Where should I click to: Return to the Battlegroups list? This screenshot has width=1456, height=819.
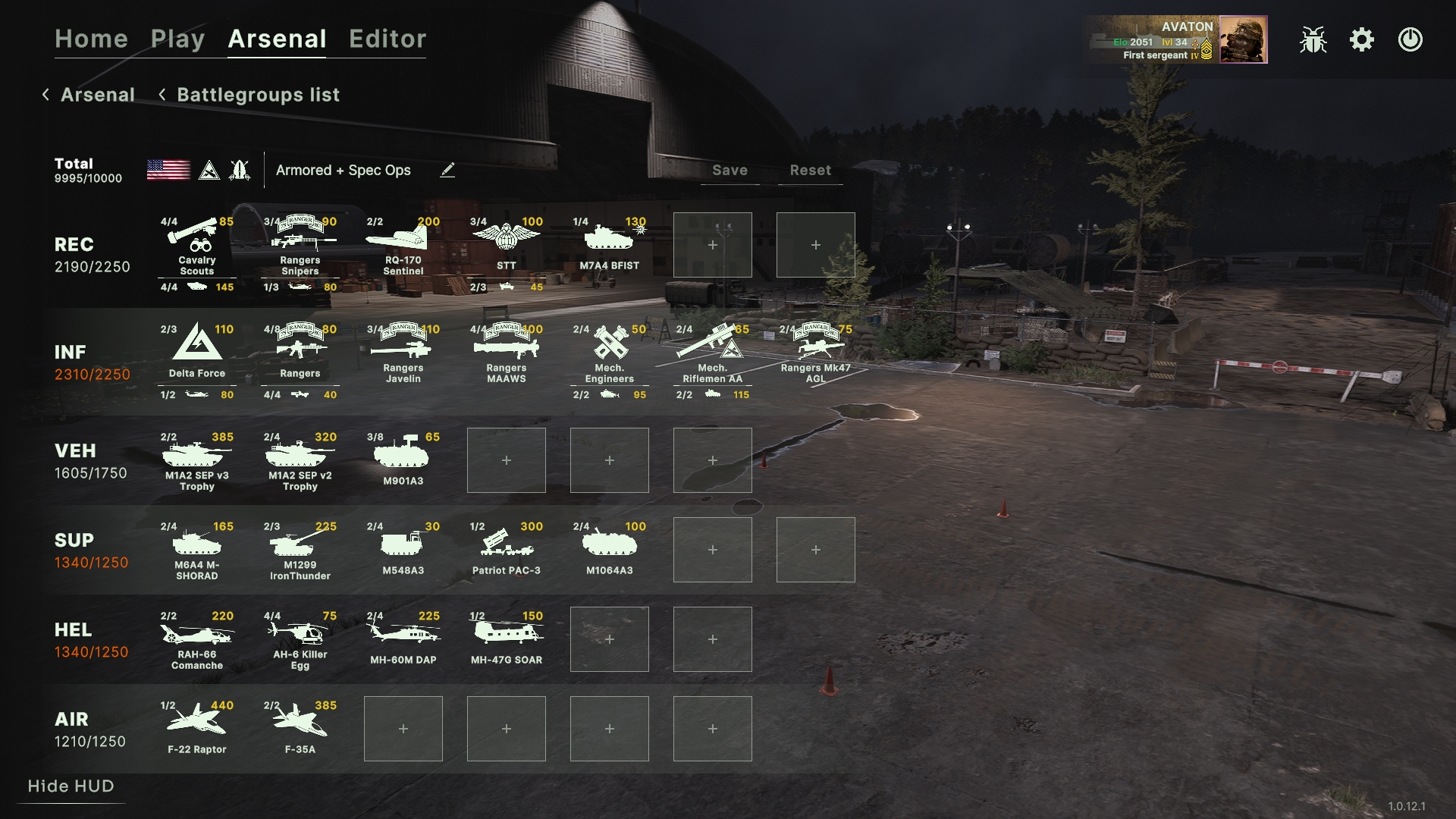coord(258,95)
